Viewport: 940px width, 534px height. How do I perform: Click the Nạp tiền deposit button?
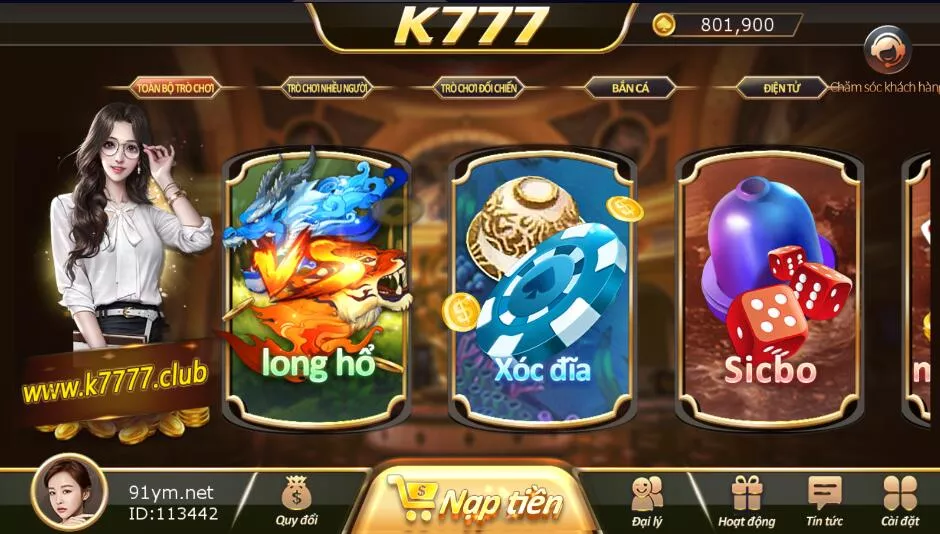coord(475,500)
